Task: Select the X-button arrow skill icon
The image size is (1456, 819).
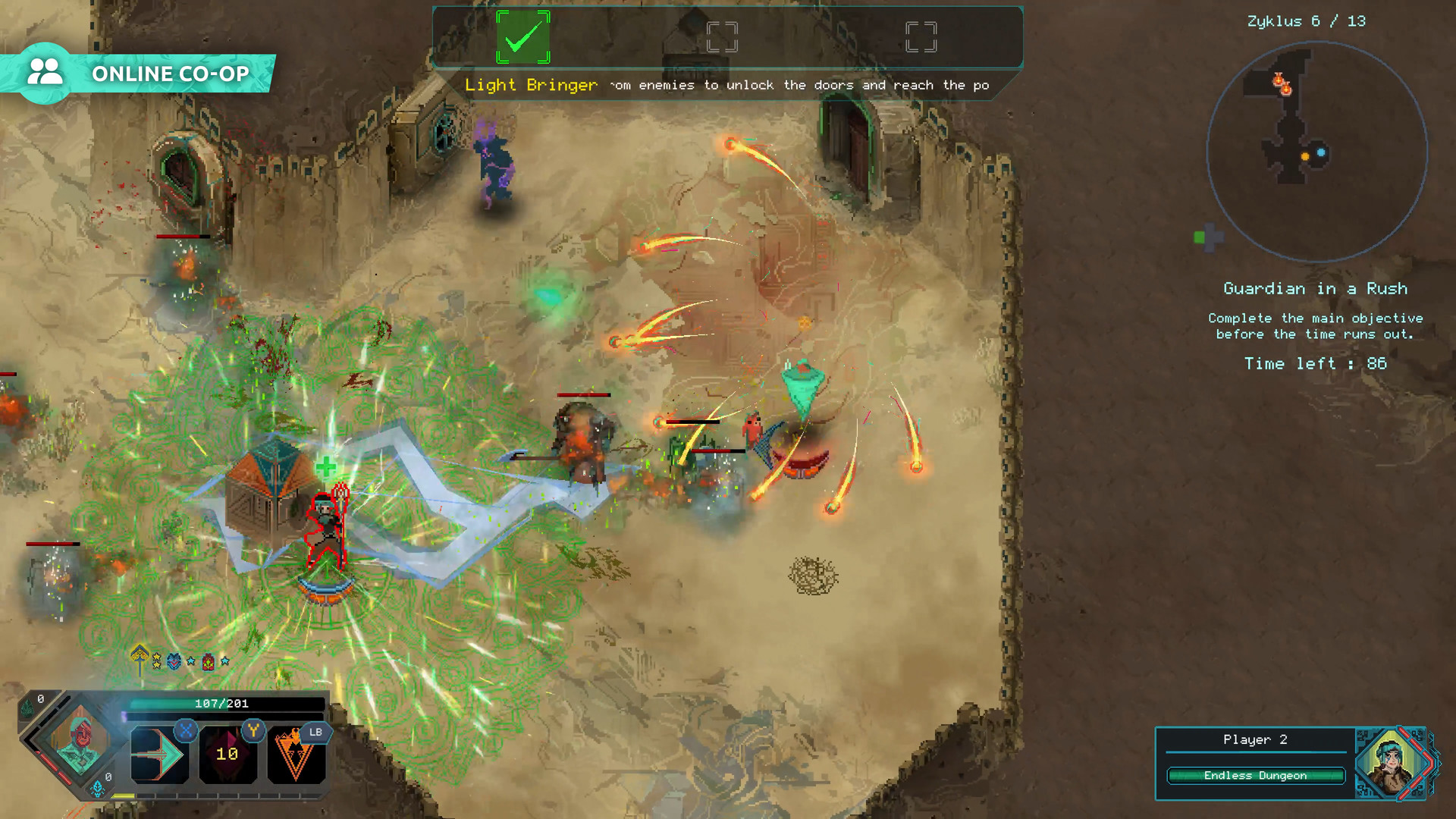Action: coord(159,755)
